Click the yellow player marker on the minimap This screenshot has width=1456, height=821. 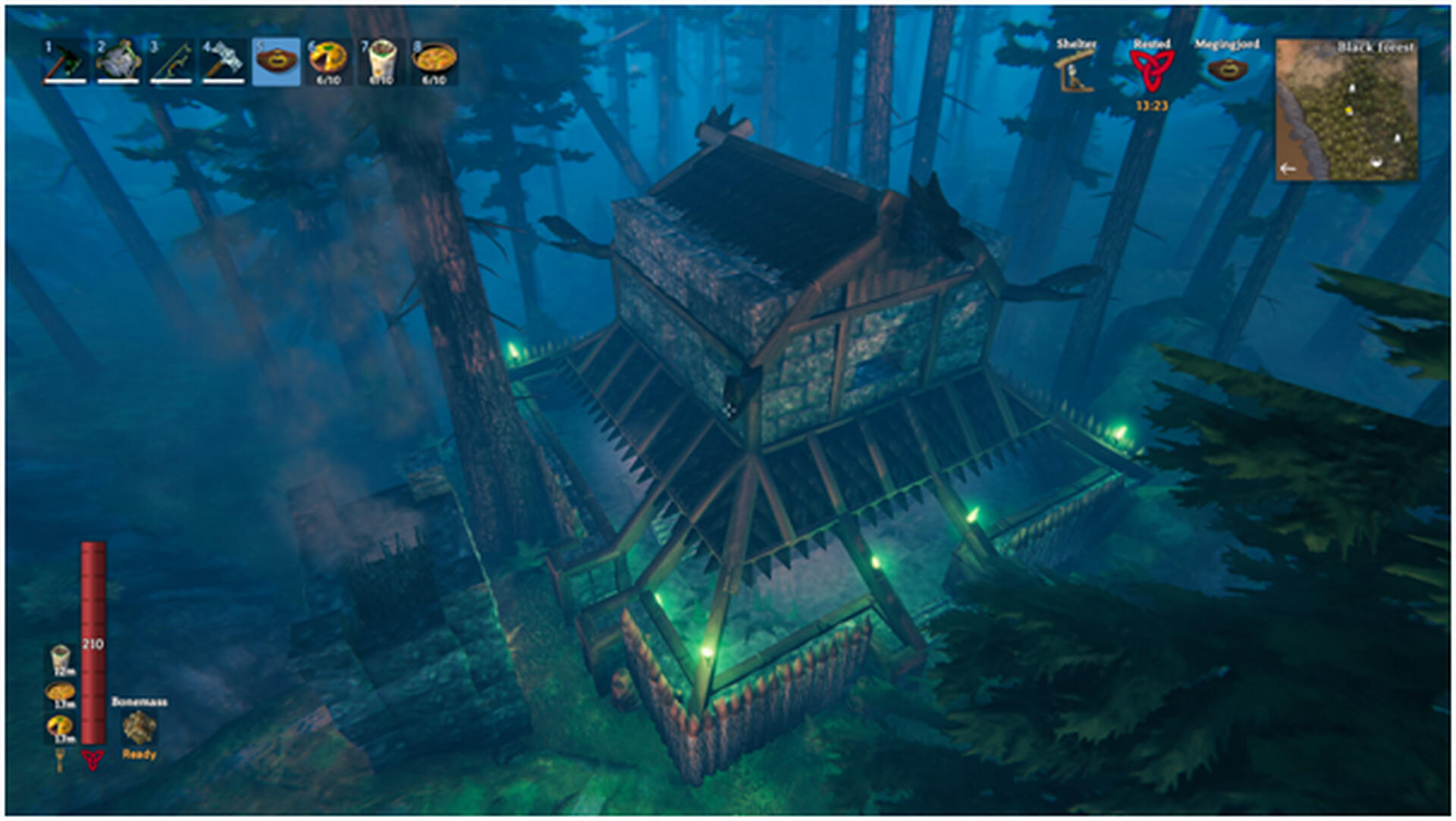[1348, 111]
